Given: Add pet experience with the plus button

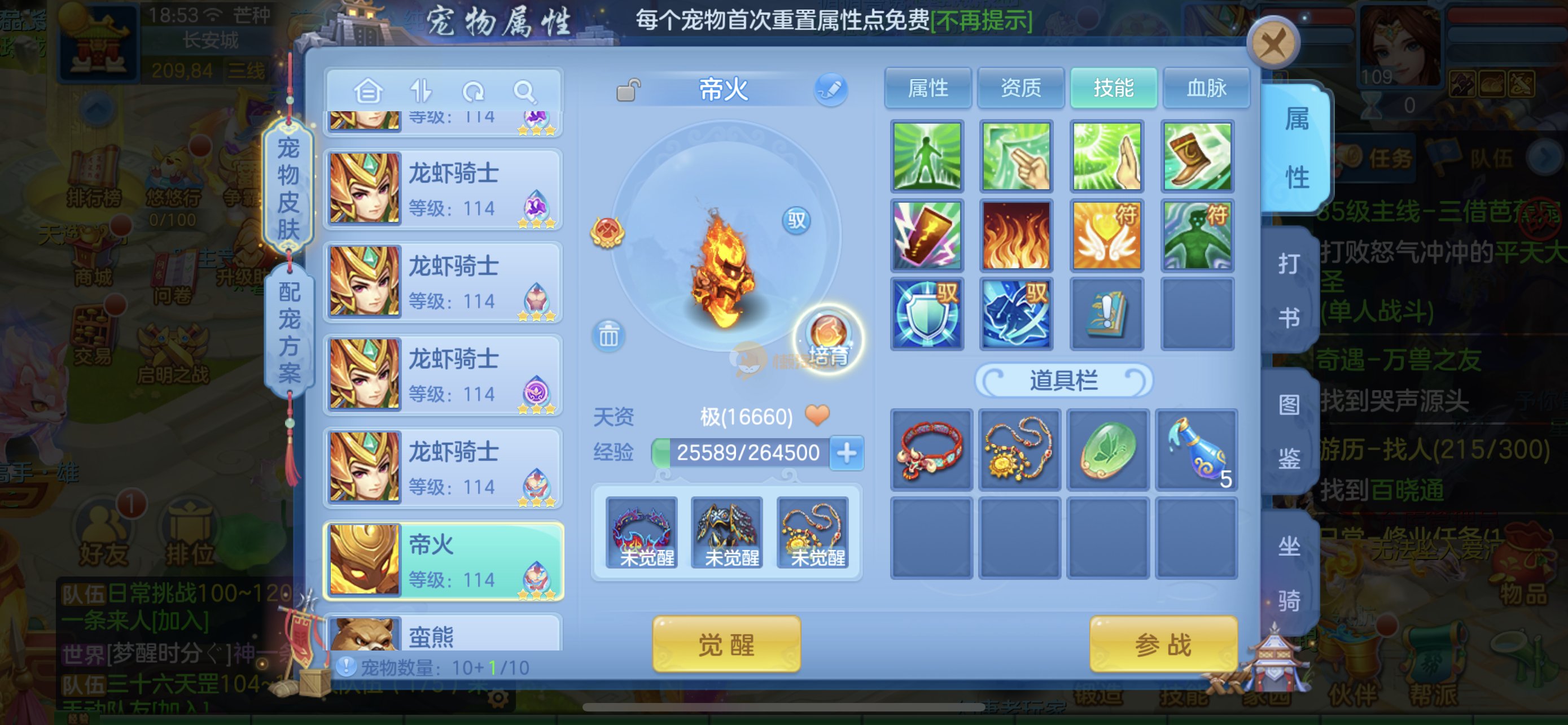Looking at the screenshot, I should click(x=847, y=452).
